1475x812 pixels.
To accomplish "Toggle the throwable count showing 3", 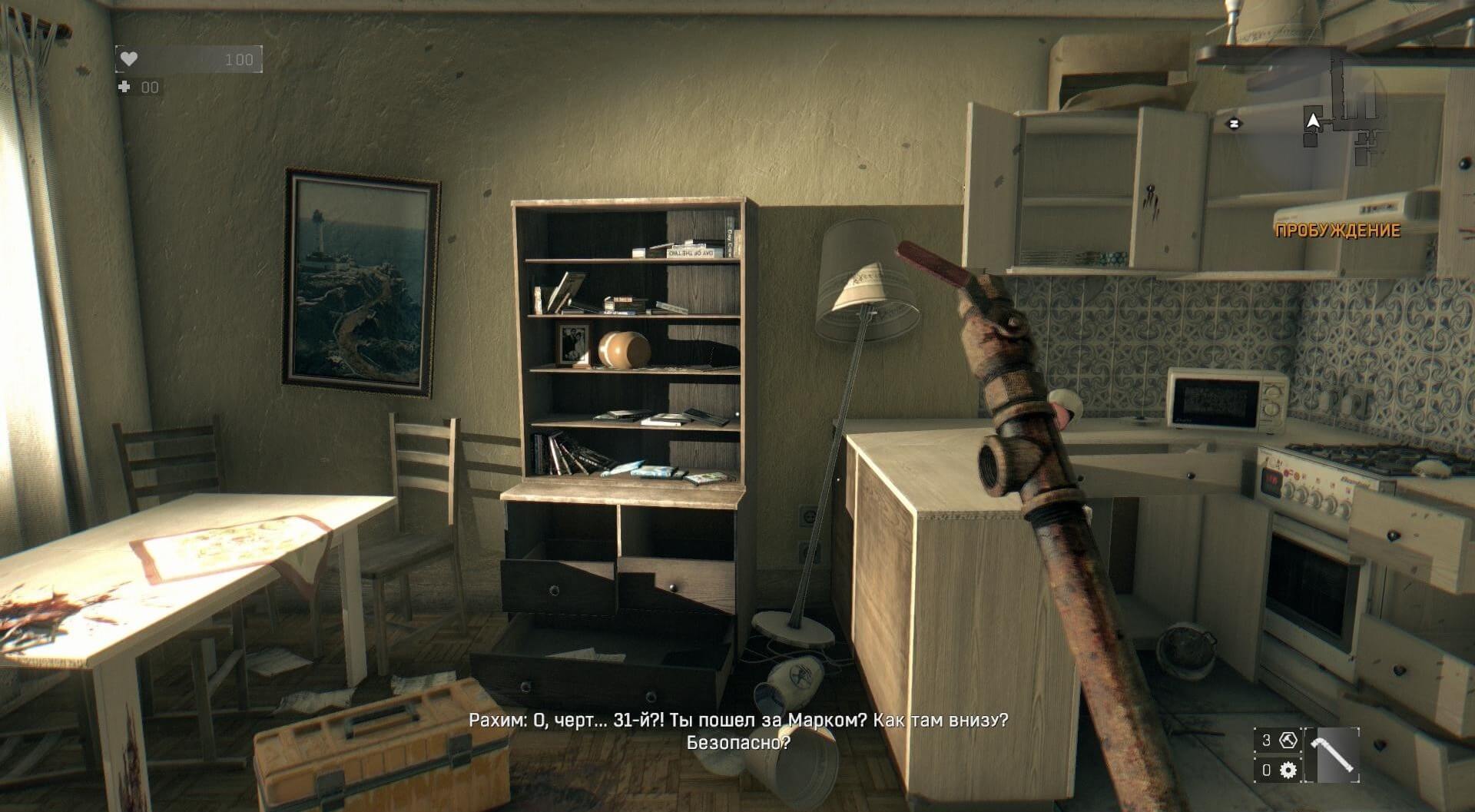I will (1265, 741).
